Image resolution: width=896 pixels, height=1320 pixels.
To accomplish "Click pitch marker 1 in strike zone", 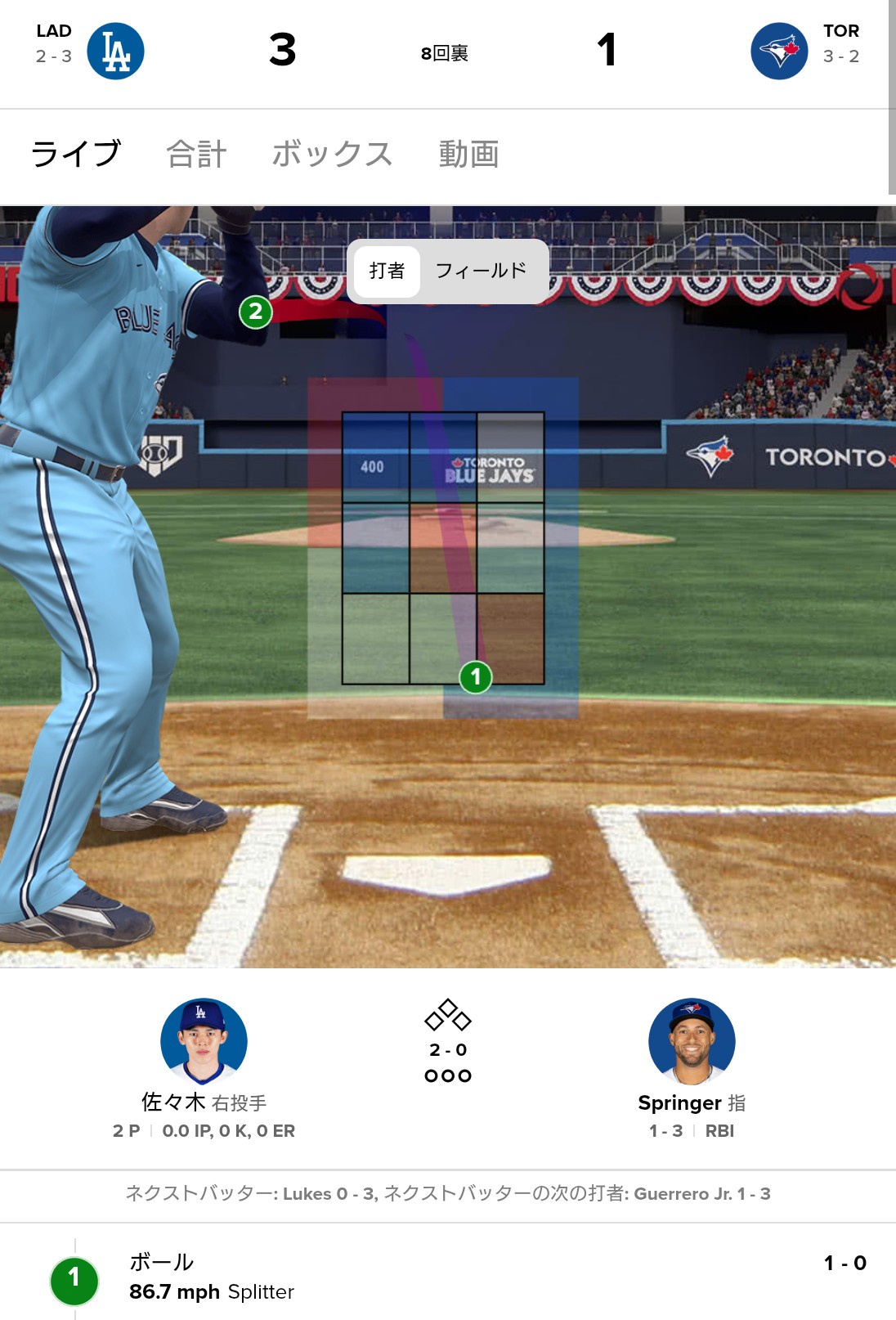I will [476, 677].
